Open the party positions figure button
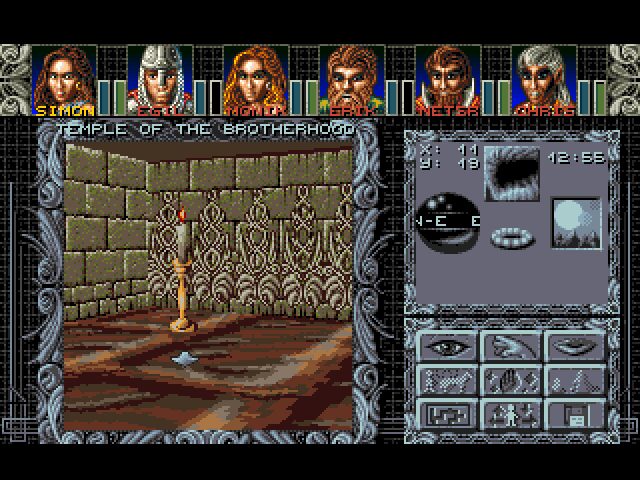The image size is (640, 480). [x=510, y=412]
